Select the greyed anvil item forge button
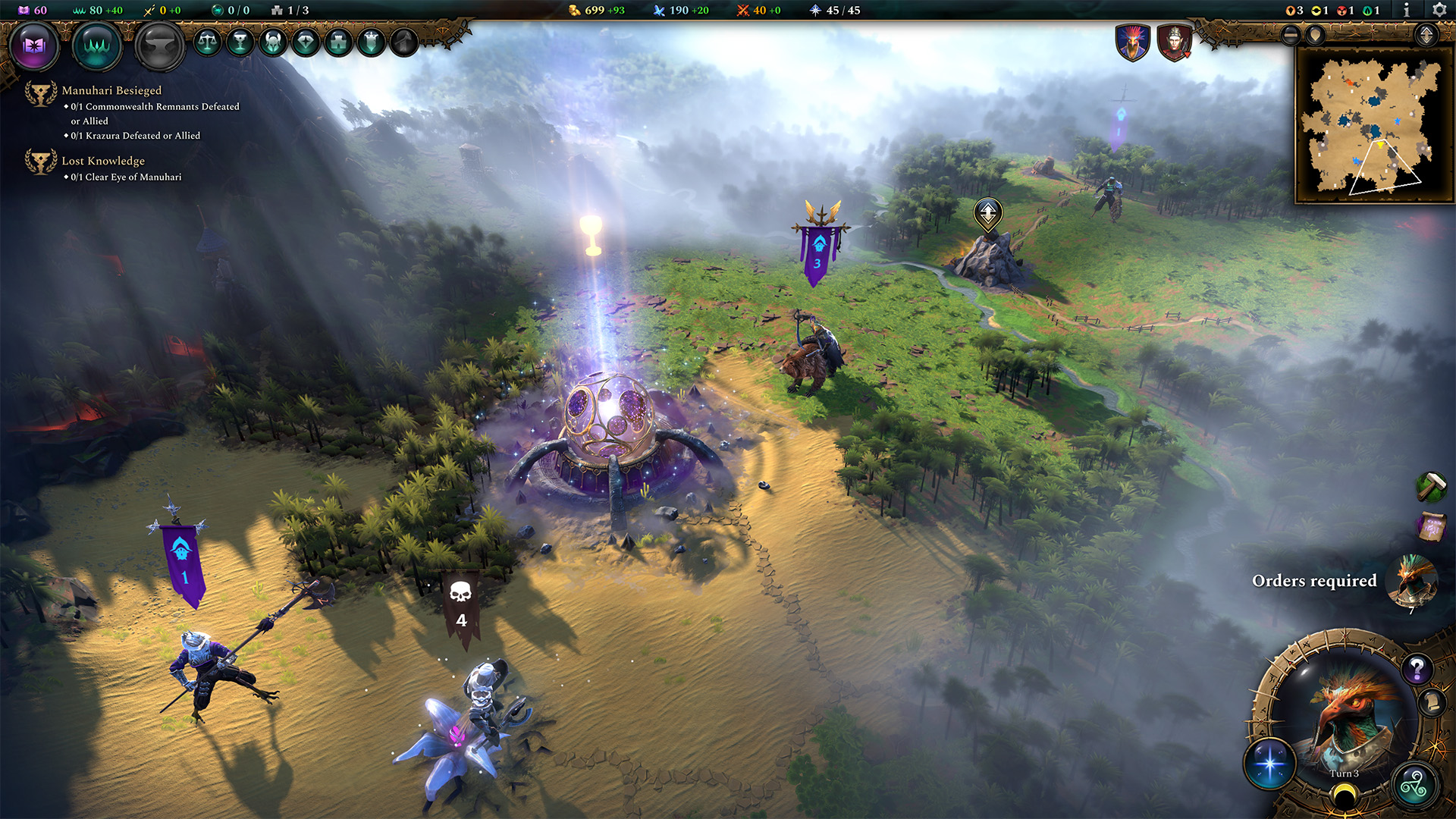The image size is (1456, 819). pyautogui.click(x=159, y=45)
